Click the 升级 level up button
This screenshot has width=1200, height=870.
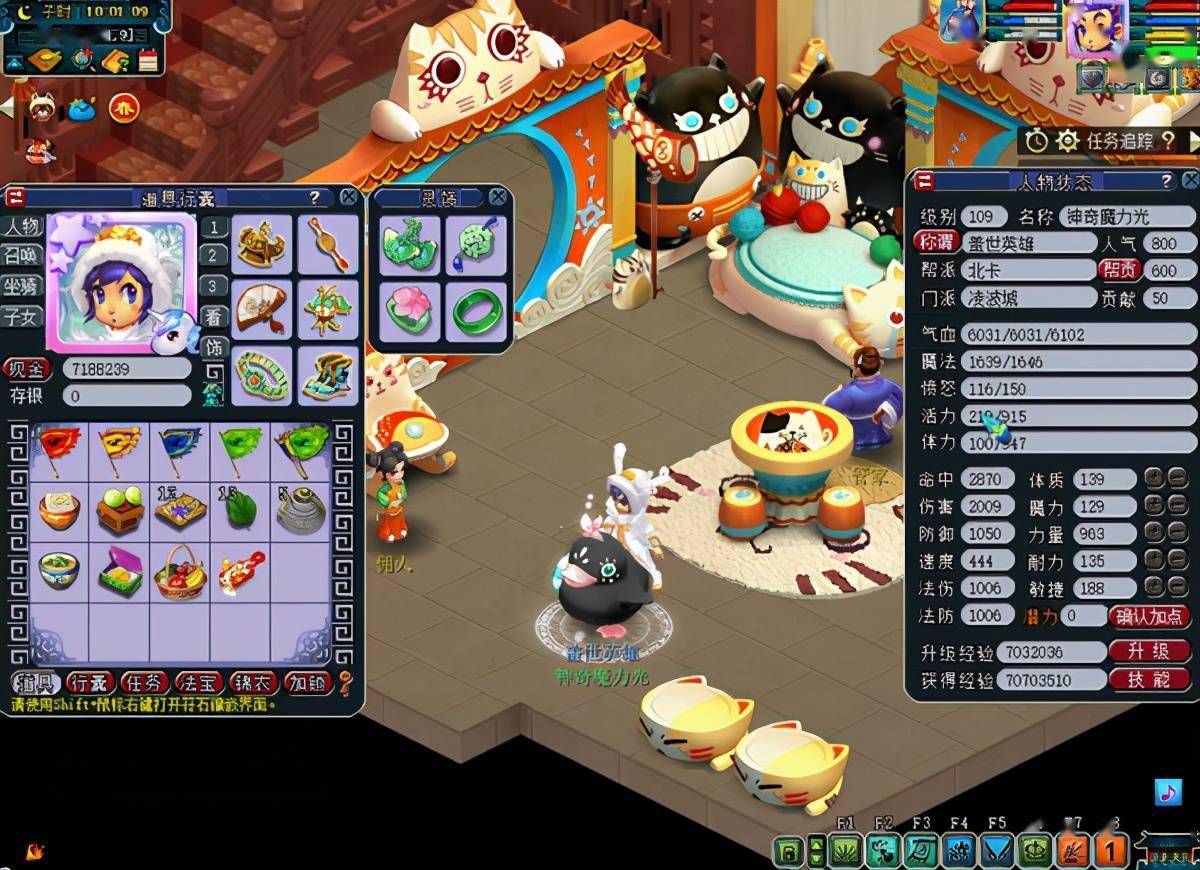click(x=1149, y=652)
